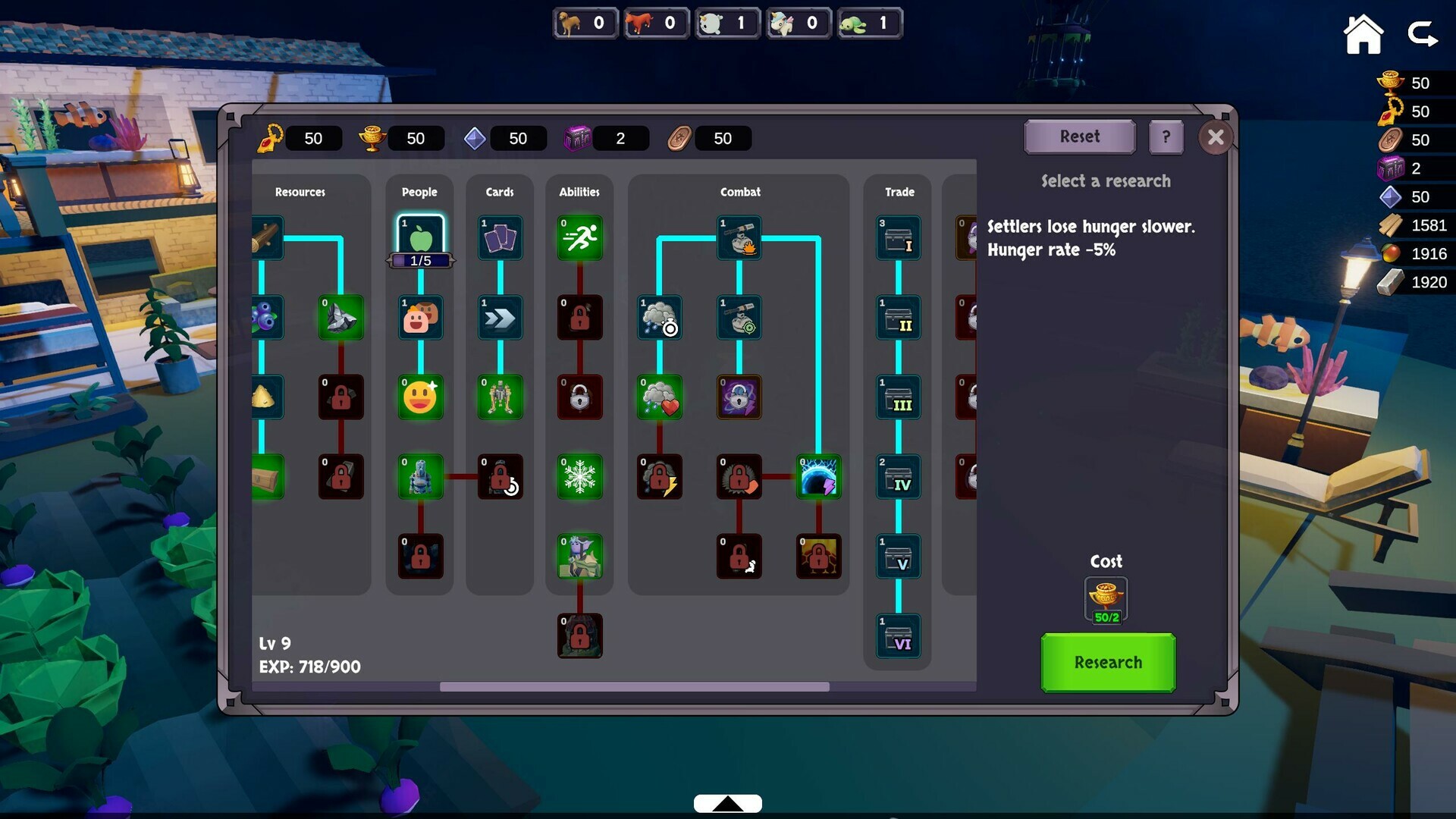Select the apple hunger research node
Viewport: 1456px width, 819px height.
[x=419, y=237]
